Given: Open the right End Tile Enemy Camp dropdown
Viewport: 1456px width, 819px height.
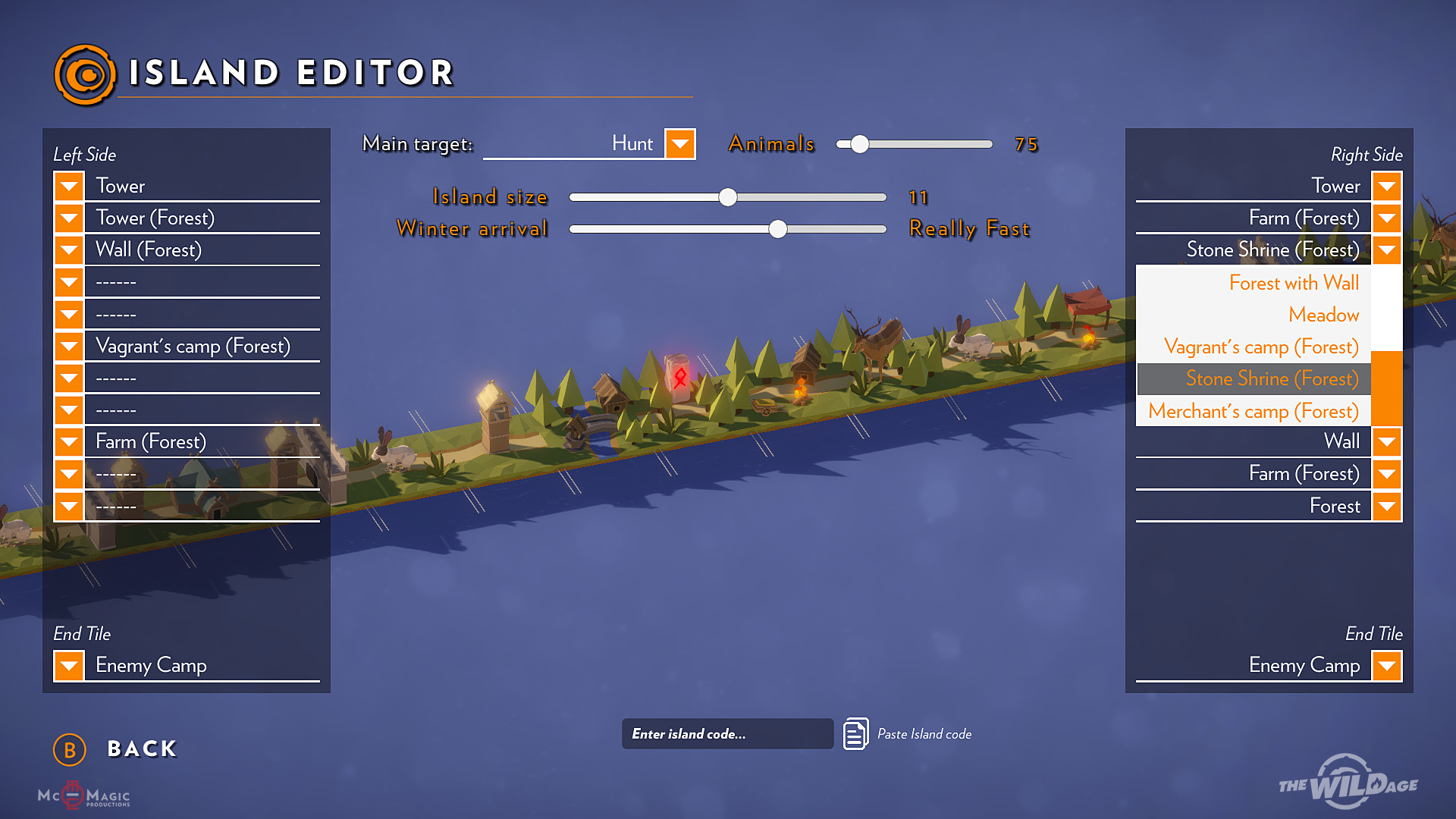Looking at the screenshot, I should pyautogui.click(x=1386, y=666).
